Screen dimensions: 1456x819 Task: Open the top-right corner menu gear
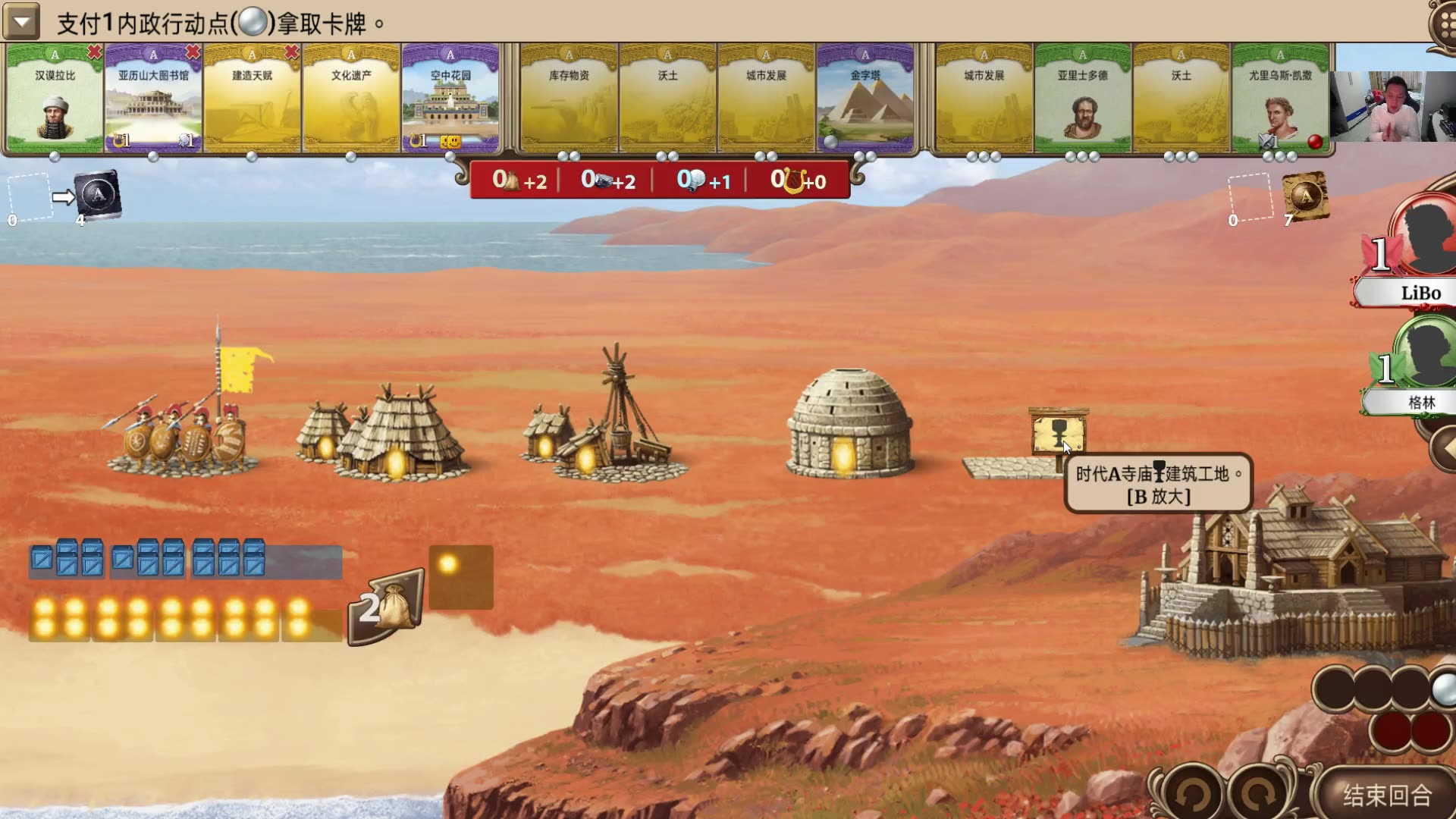[1443, 23]
